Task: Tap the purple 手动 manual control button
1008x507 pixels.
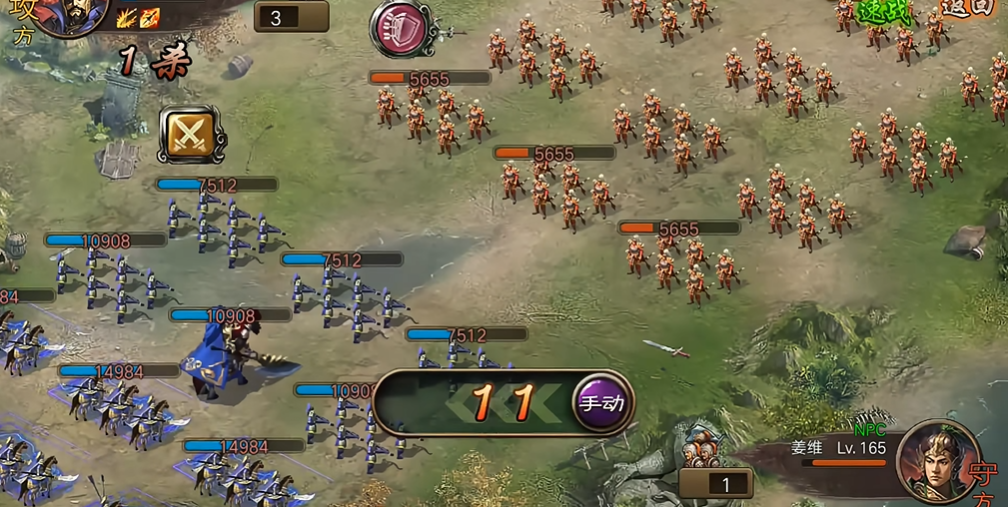Action: point(603,403)
